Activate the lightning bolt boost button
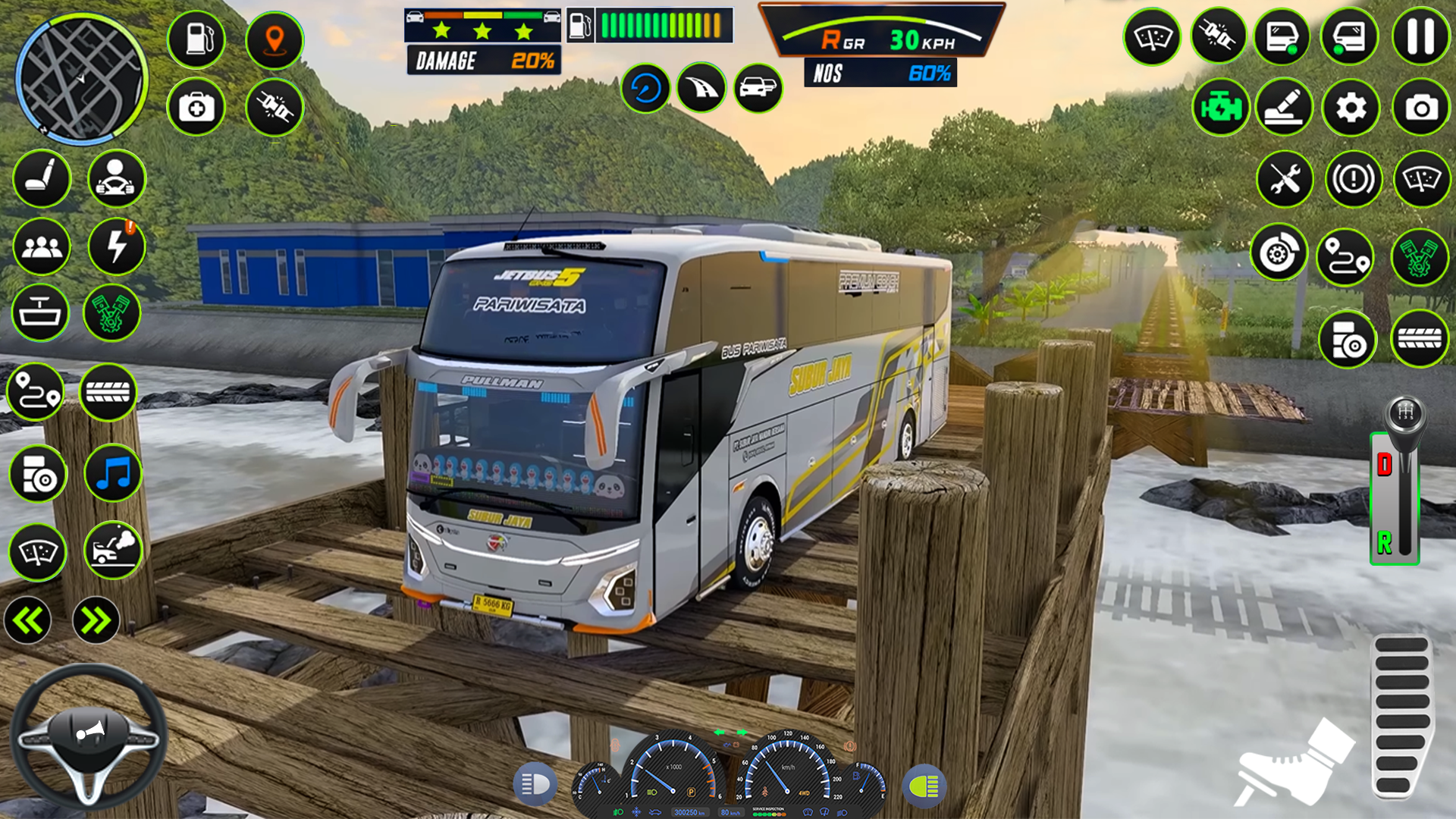This screenshot has width=1456, height=819. pyautogui.click(x=116, y=246)
